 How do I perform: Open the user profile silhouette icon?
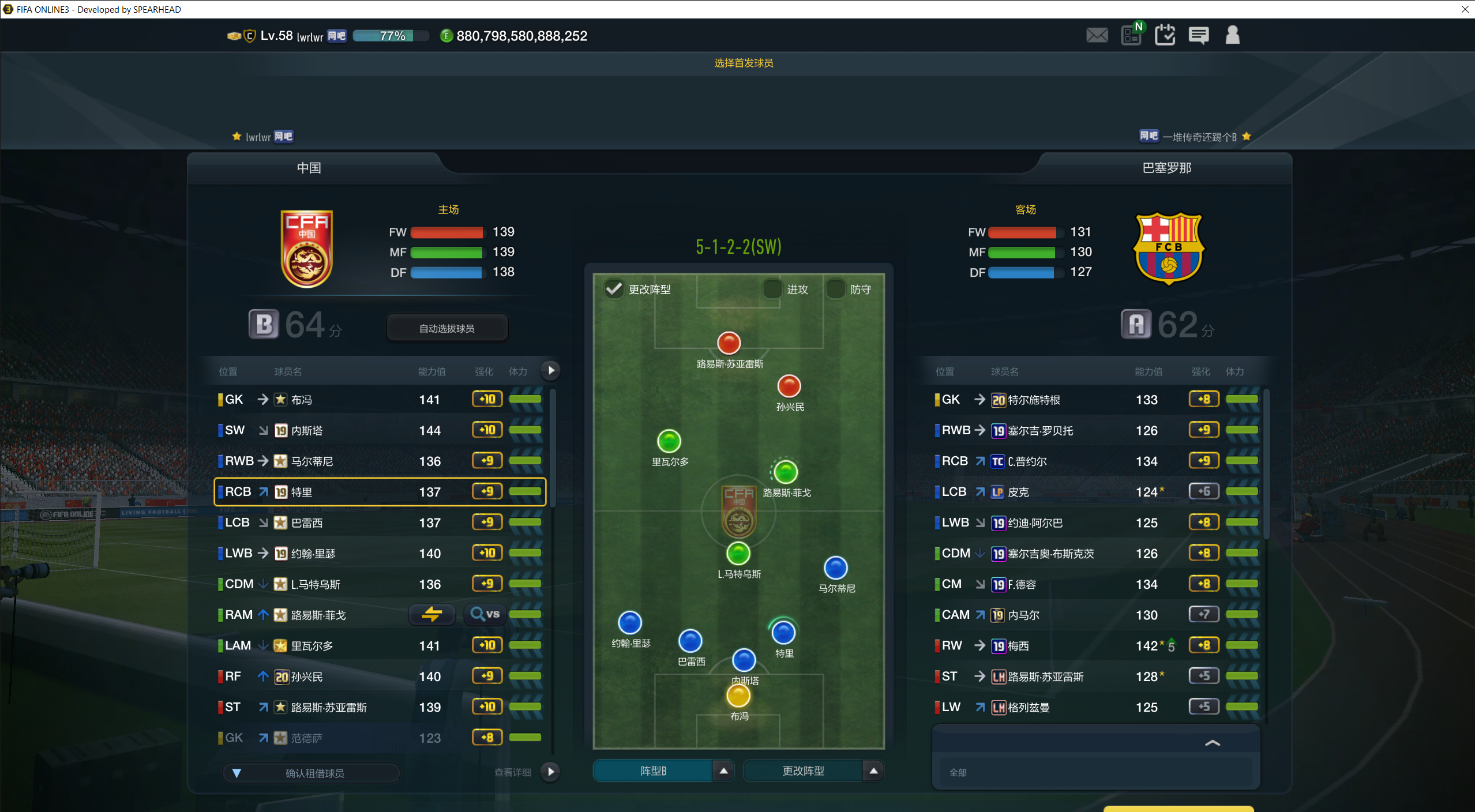tap(1232, 36)
